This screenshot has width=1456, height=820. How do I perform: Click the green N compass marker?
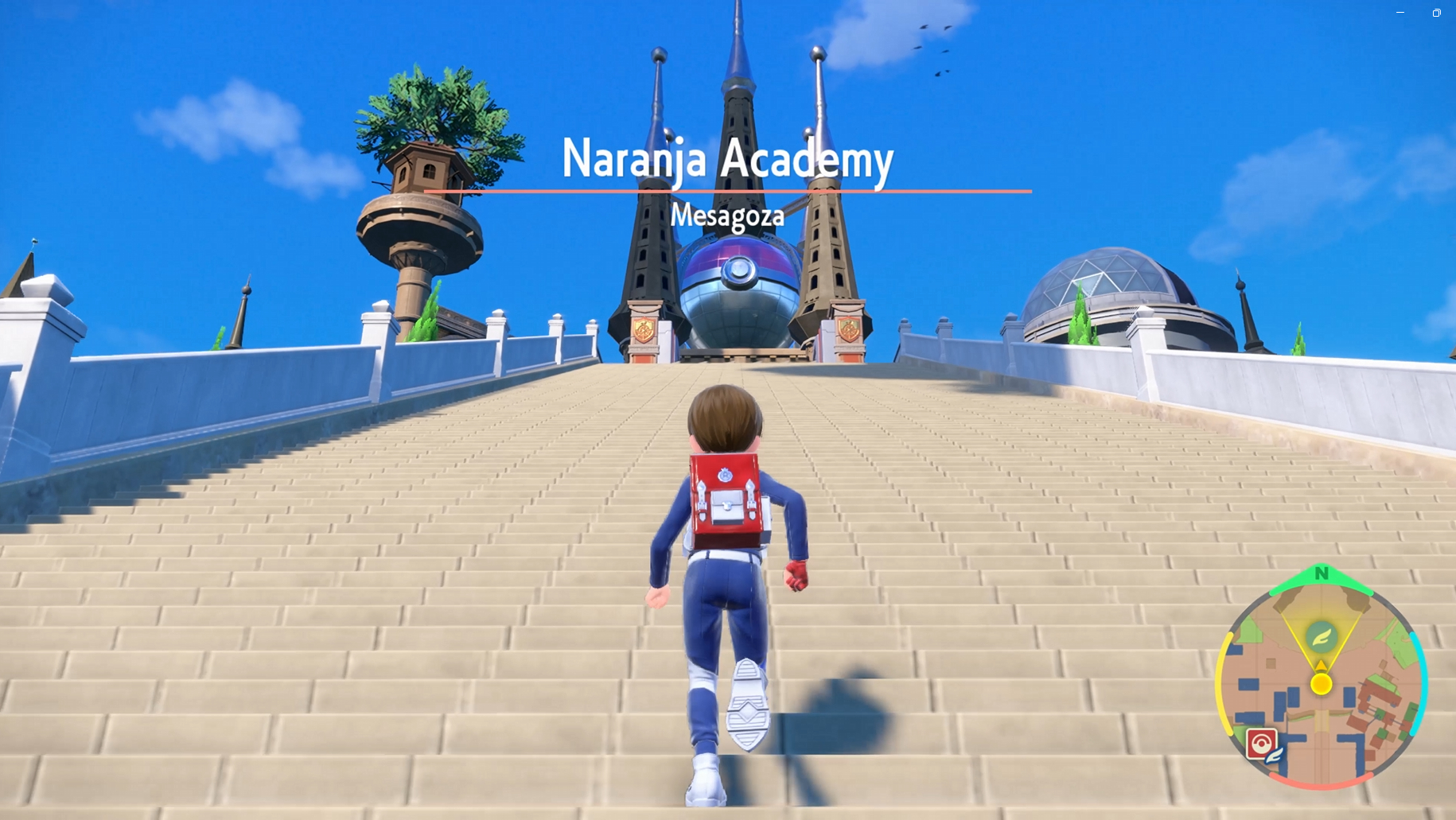tap(1322, 573)
